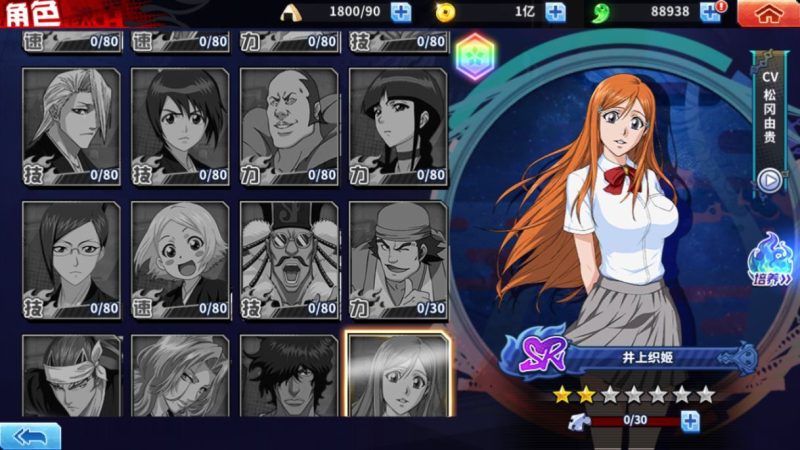Add character shards beside the 0/30 bar

[x=690, y=421]
